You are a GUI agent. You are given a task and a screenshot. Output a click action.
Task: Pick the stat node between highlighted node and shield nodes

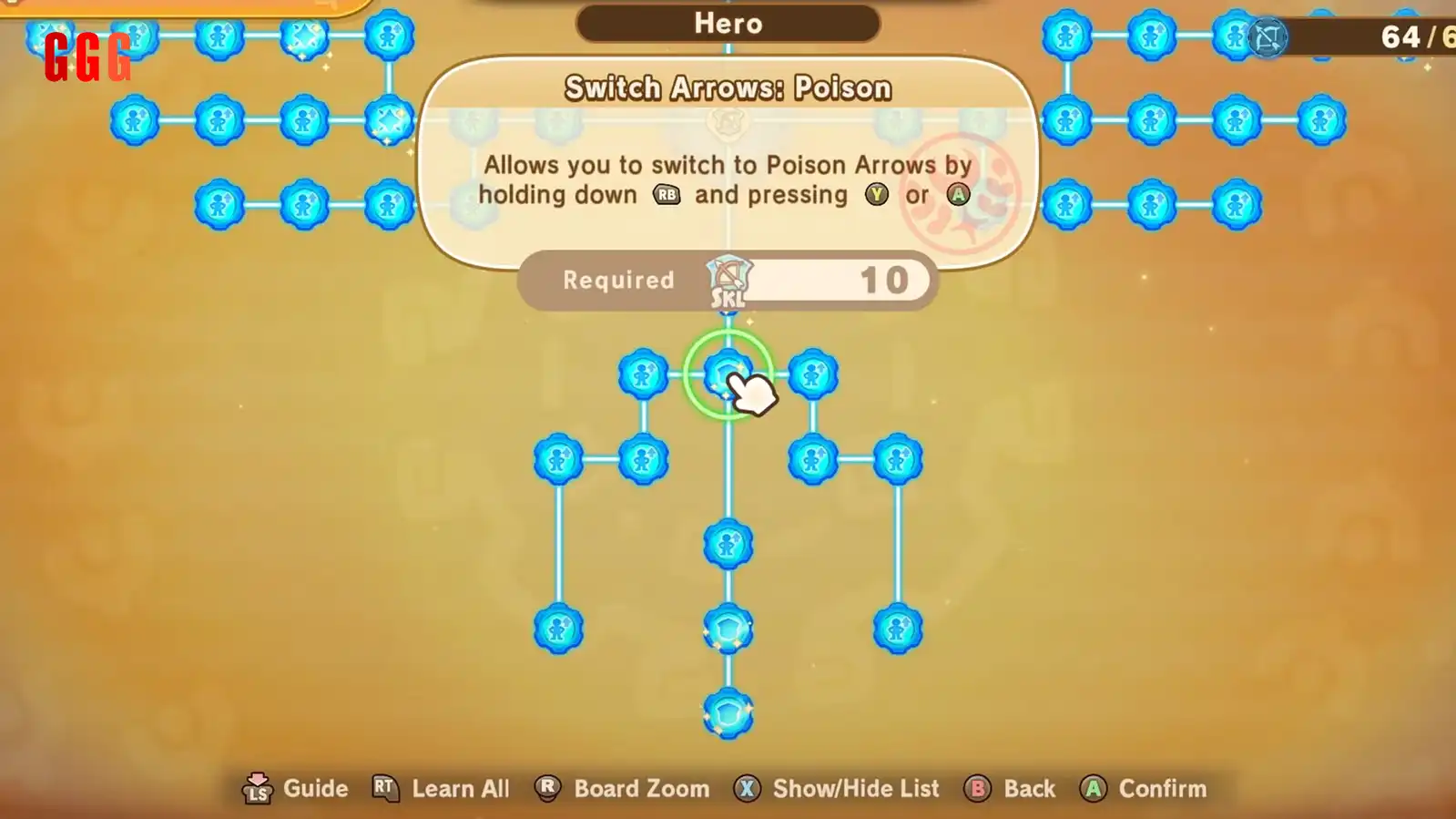click(728, 545)
